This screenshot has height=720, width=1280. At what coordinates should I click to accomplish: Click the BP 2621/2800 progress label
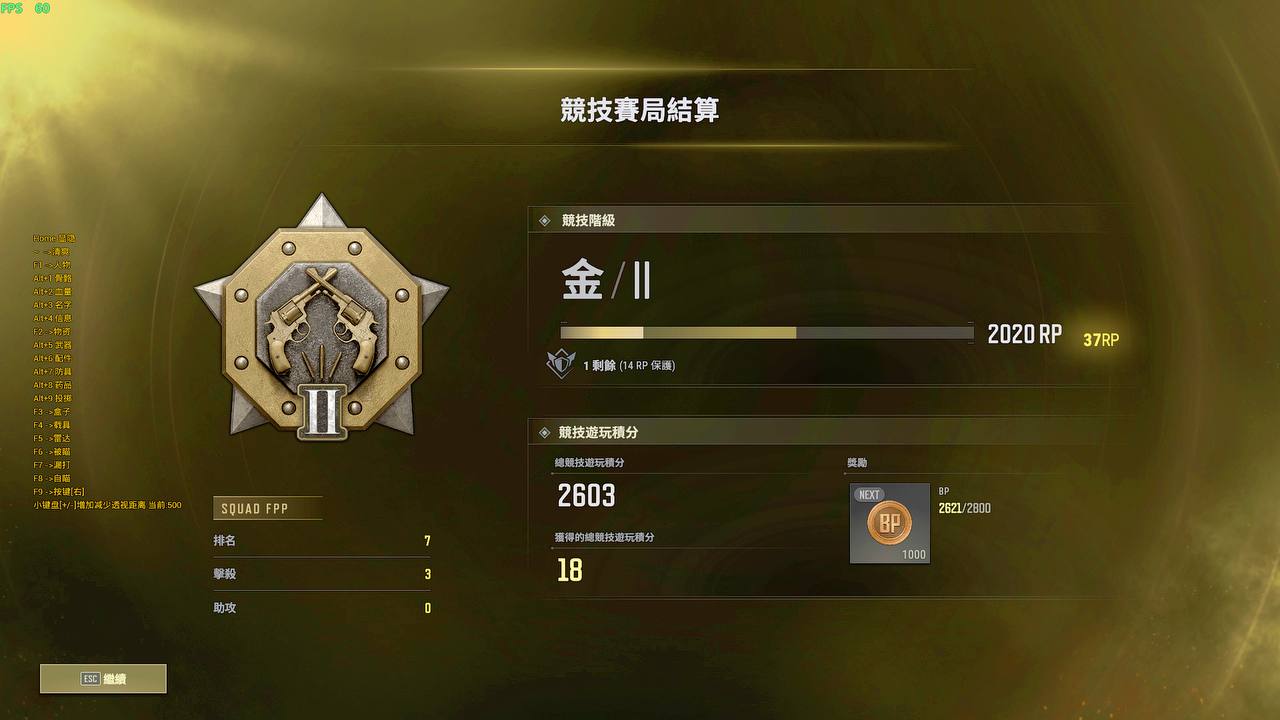click(x=965, y=507)
